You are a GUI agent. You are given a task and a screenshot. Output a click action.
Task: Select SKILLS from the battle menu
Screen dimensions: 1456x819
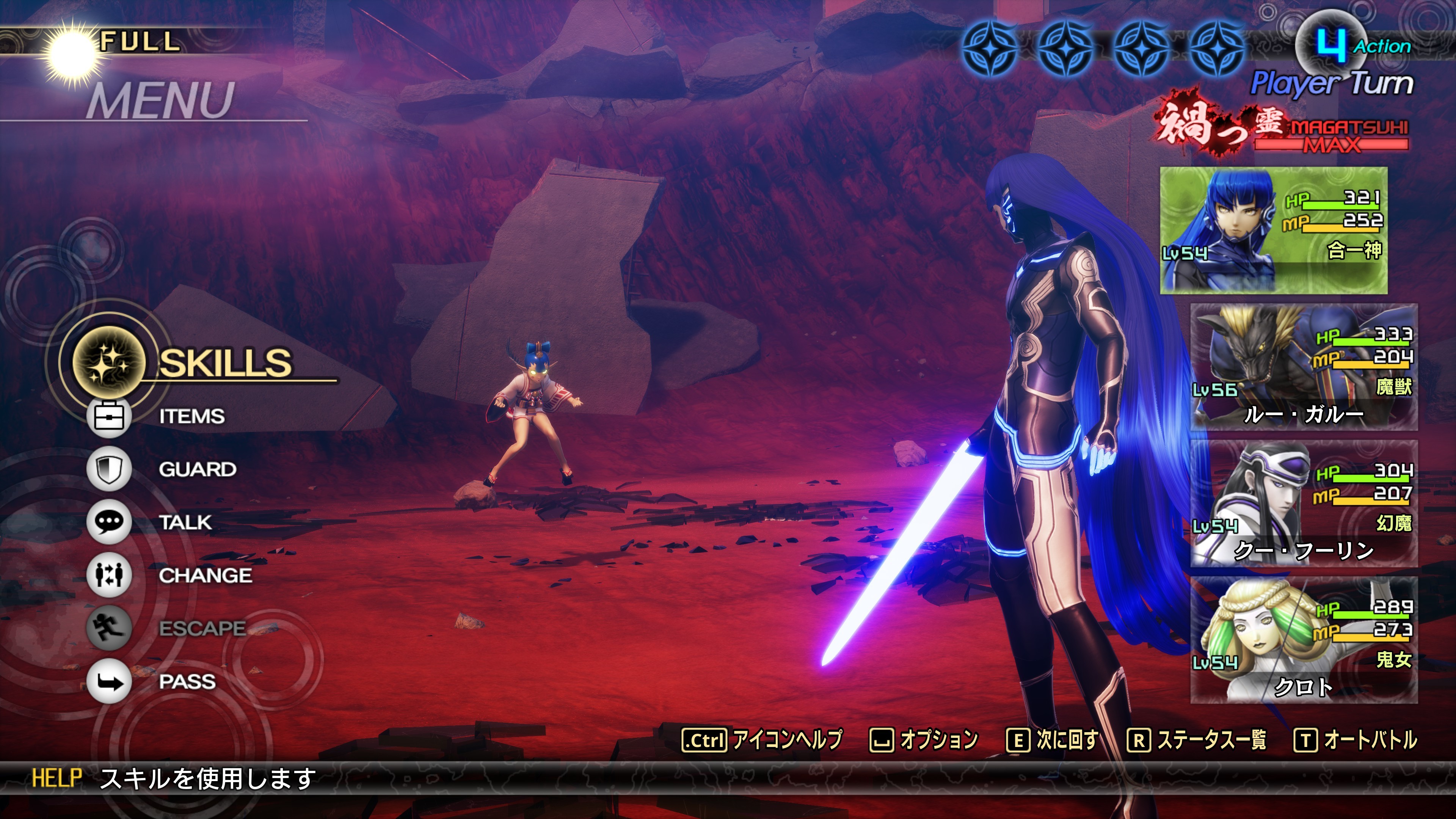pyautogui.click(x=225, y=362)
